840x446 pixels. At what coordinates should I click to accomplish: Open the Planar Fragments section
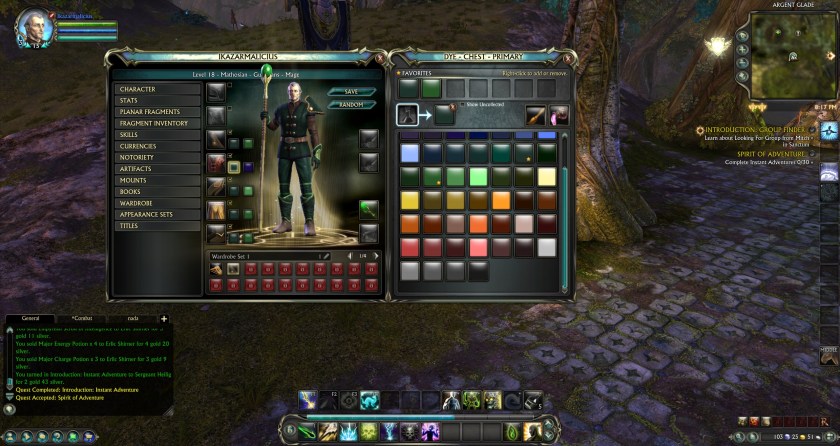157,112
